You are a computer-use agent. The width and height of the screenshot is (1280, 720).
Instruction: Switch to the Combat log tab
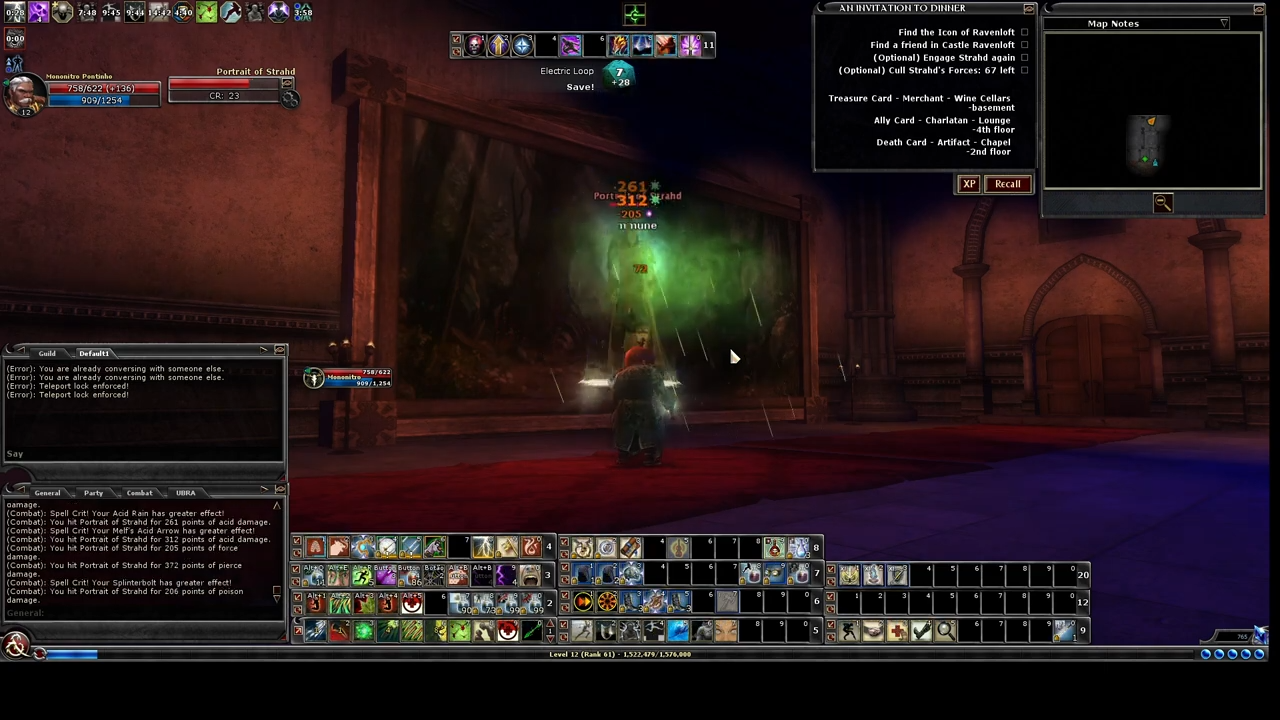[139, 493]
